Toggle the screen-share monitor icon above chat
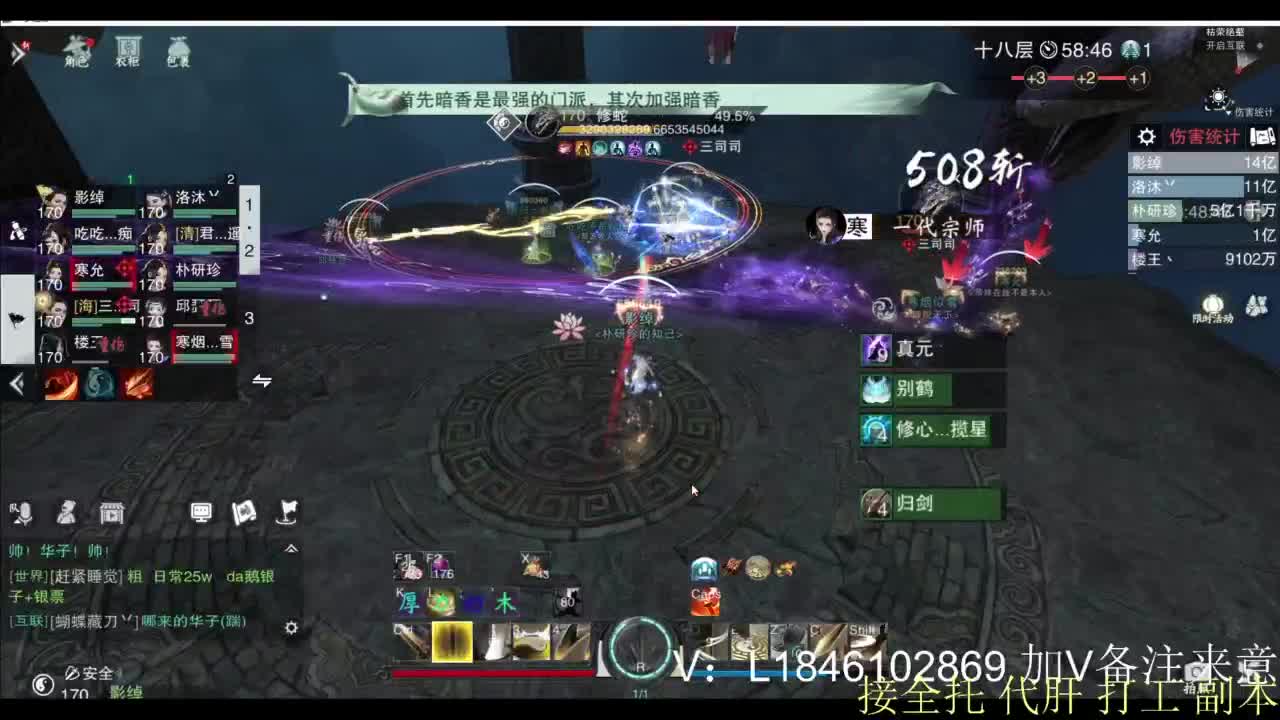The image size is (1280, 720). [x=202, y=512]
